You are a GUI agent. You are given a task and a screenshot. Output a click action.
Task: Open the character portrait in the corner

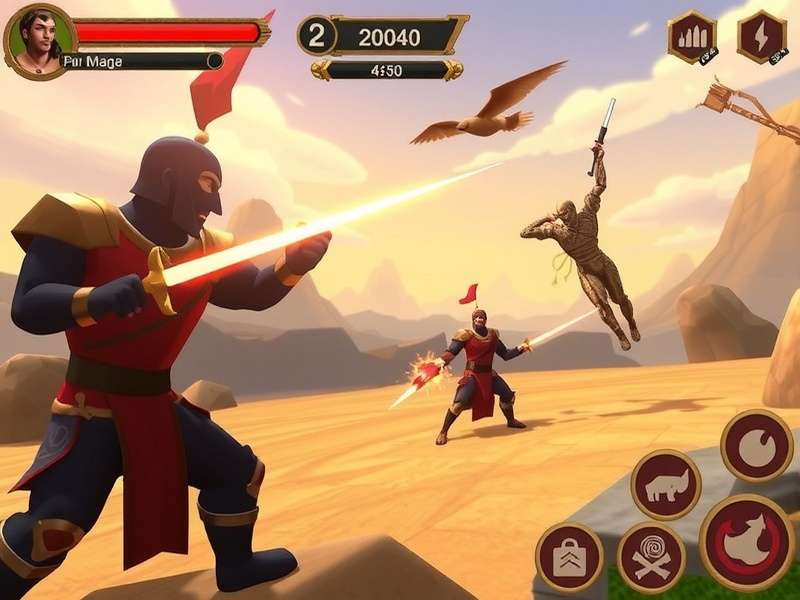coord(39,39)
